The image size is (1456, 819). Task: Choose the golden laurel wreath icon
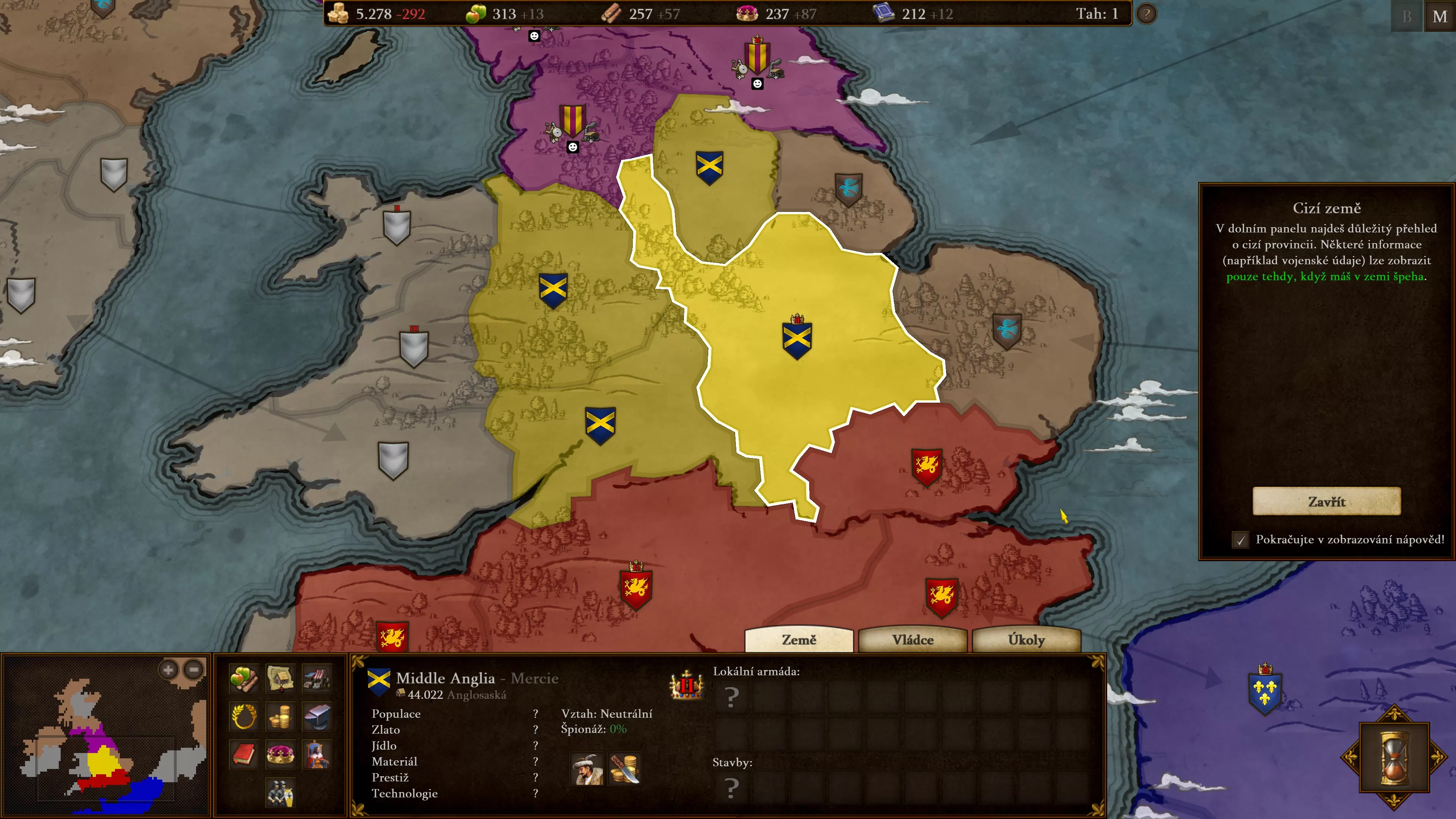244,717
